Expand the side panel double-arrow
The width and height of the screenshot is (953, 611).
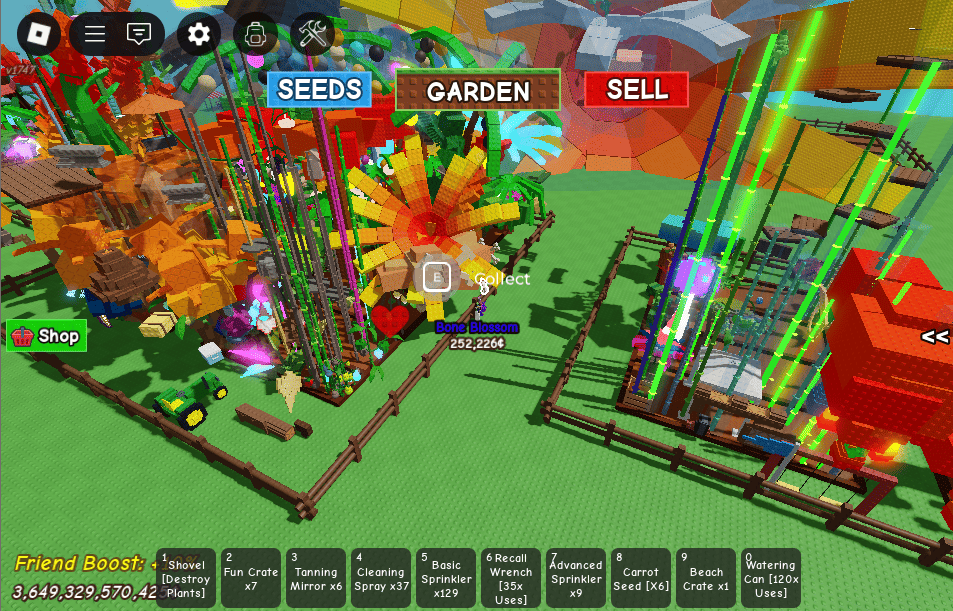[935, 337]
